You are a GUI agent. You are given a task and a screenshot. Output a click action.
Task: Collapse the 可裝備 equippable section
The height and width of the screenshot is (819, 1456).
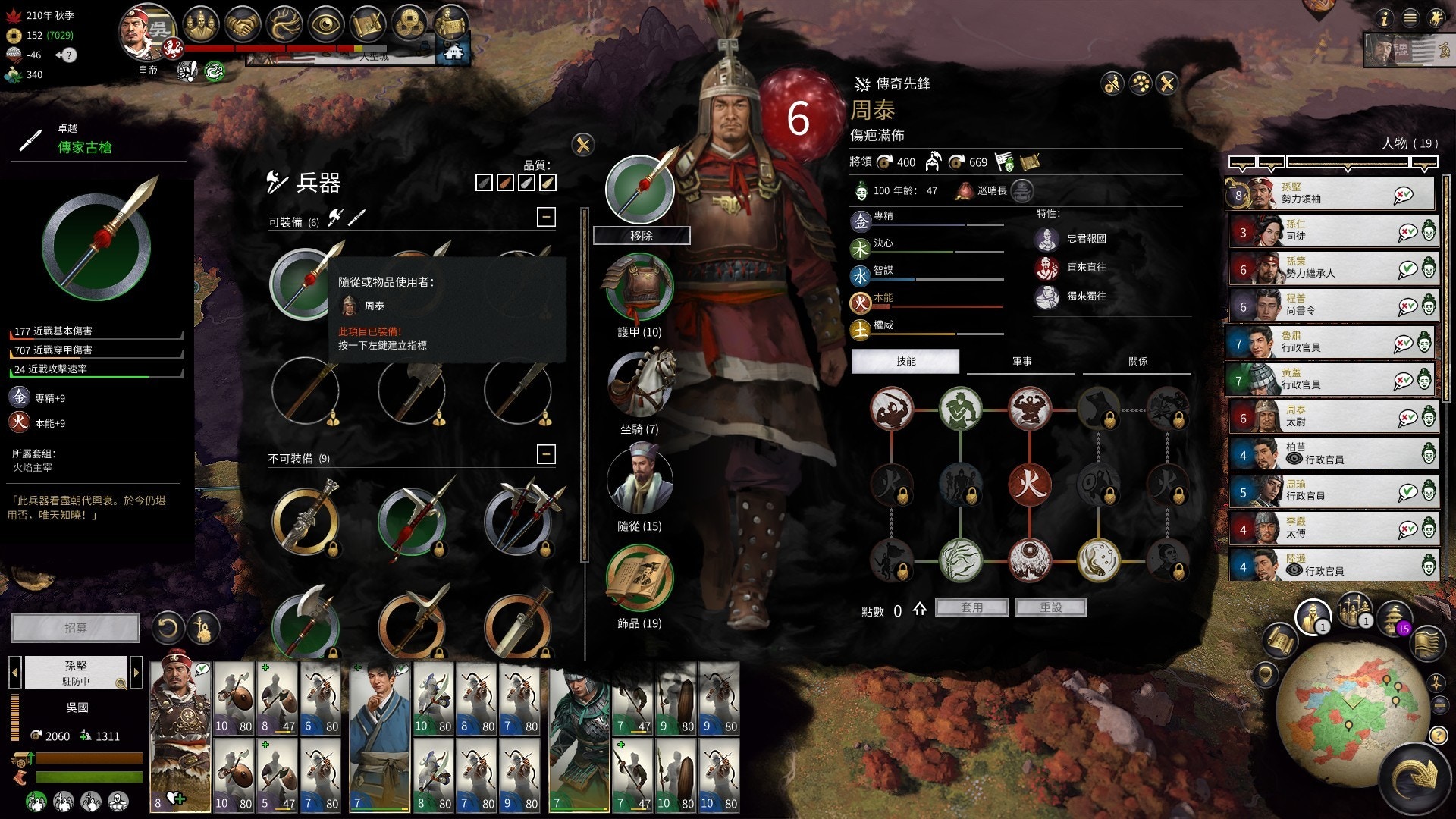(x=546, y=218)
